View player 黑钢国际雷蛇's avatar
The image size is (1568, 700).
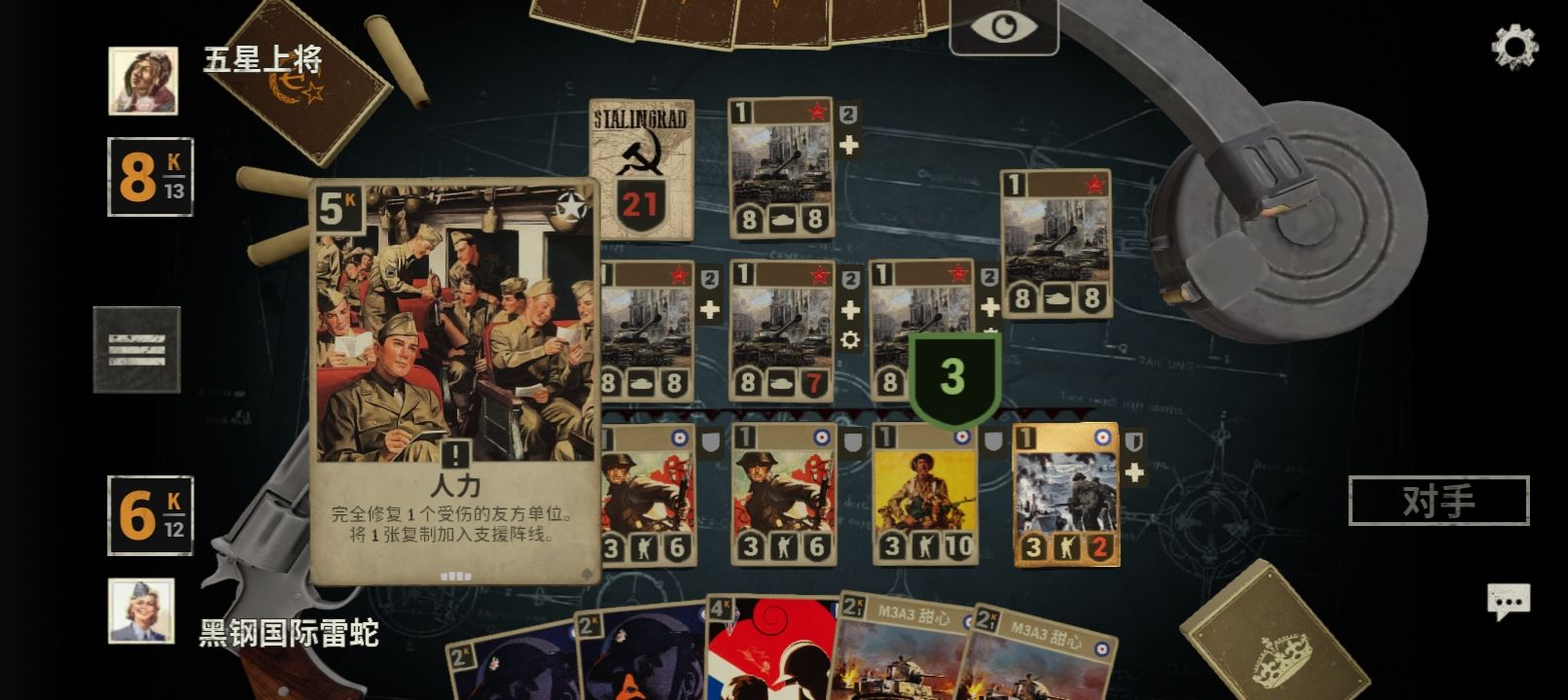[x=142, y=611]
